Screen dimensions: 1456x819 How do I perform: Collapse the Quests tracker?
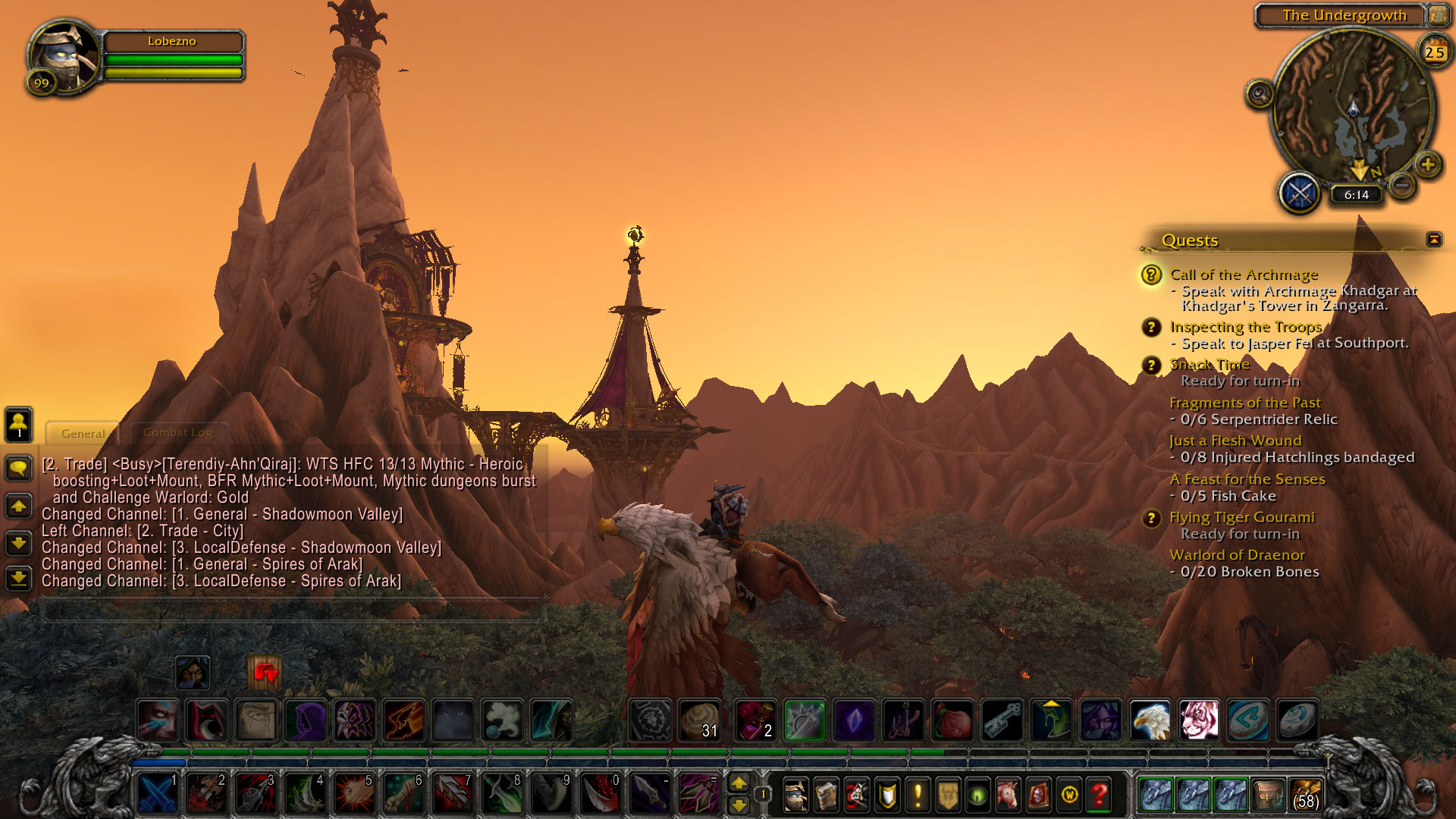[x=1433, y=240]
